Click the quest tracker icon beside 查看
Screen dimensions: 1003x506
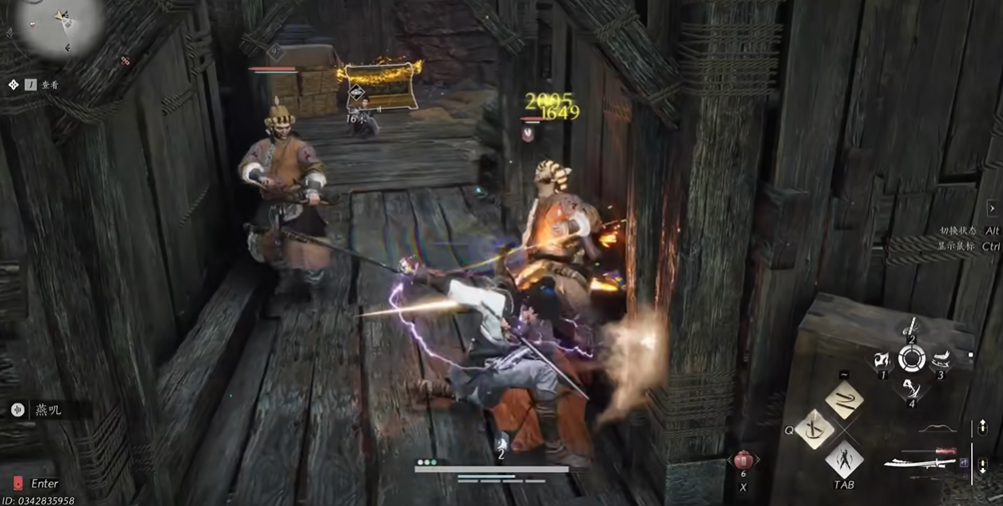point(13,86)
